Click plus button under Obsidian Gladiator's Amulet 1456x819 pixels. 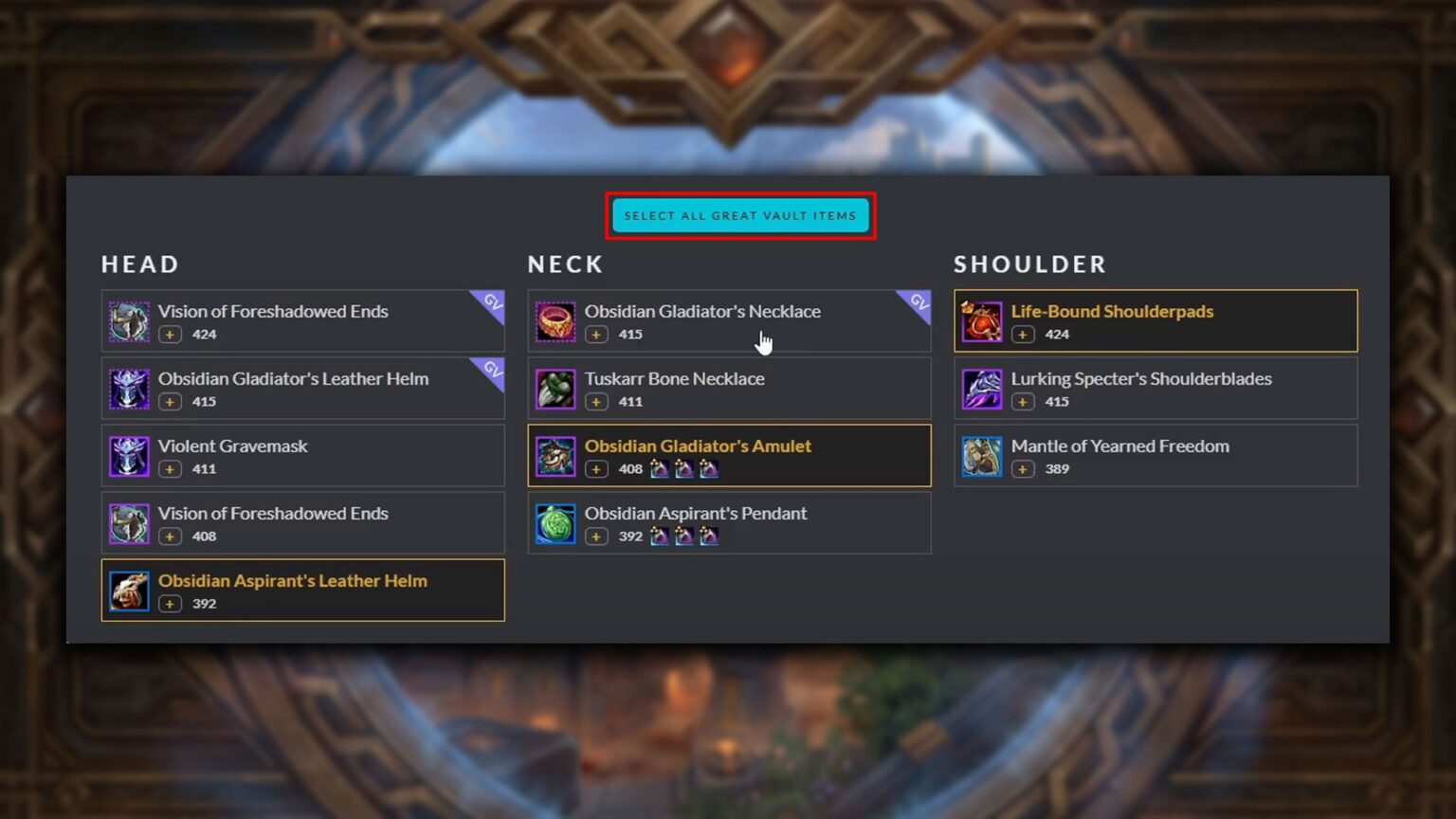596,469
